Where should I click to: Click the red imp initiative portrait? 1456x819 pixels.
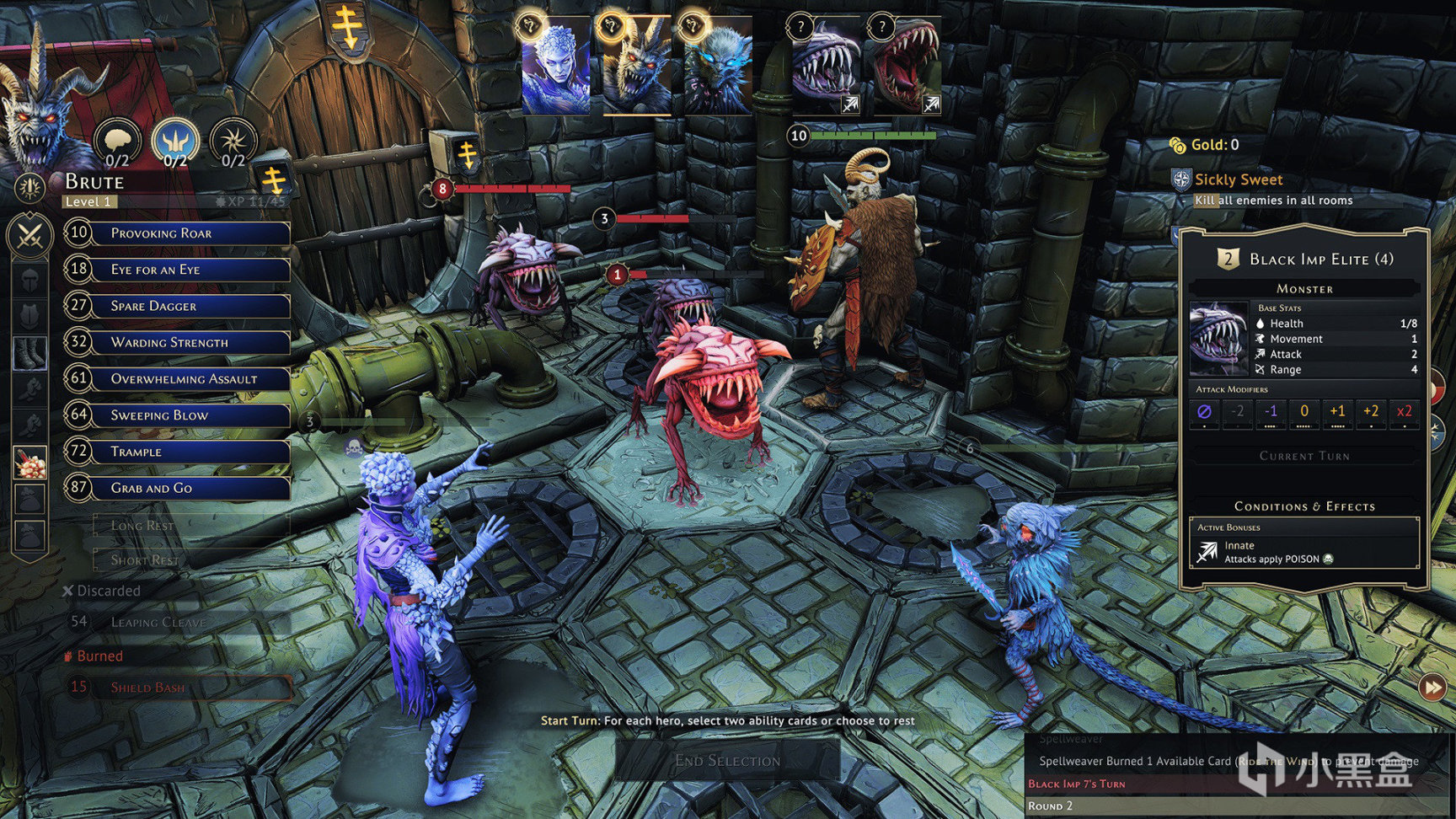907,67
